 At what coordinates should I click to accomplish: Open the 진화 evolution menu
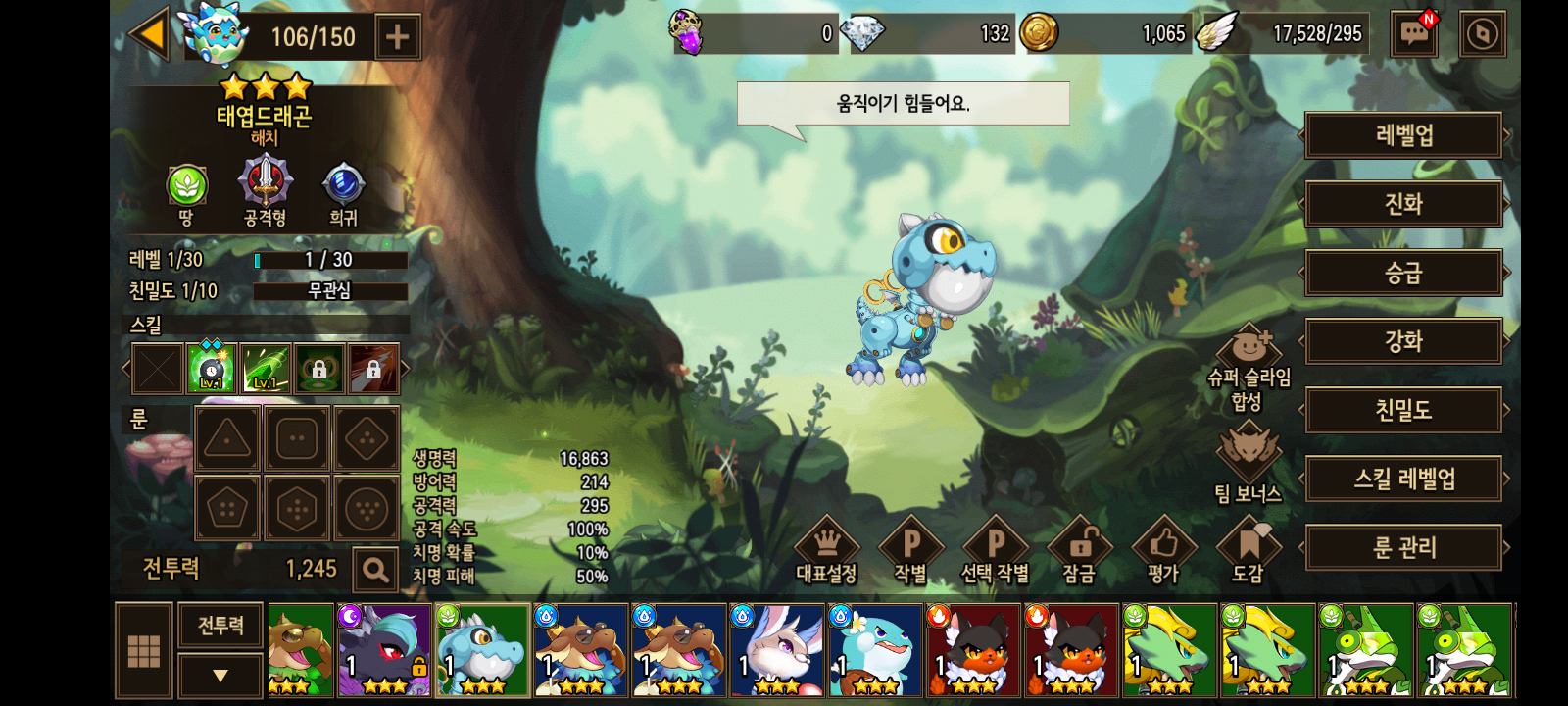tap(1403, 204)
